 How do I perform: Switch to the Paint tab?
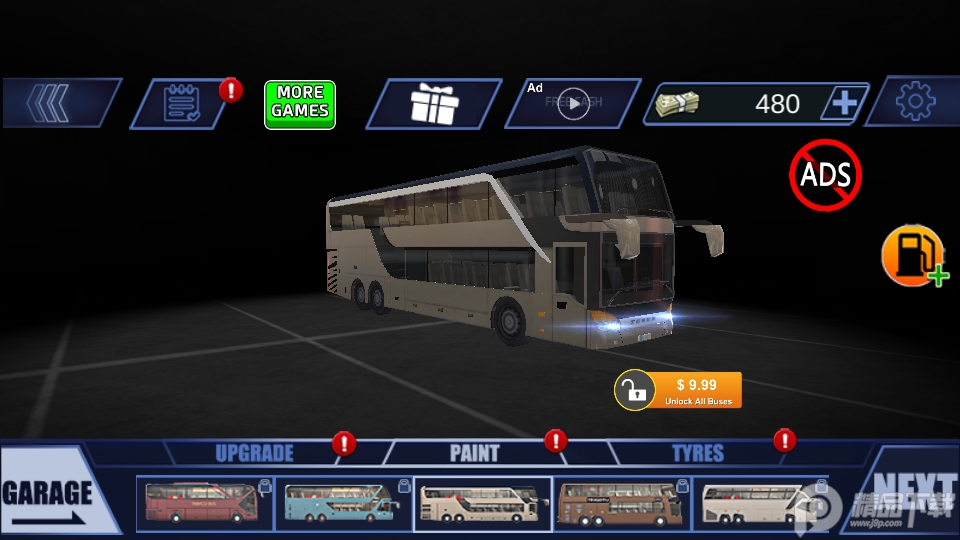point(475,453)
